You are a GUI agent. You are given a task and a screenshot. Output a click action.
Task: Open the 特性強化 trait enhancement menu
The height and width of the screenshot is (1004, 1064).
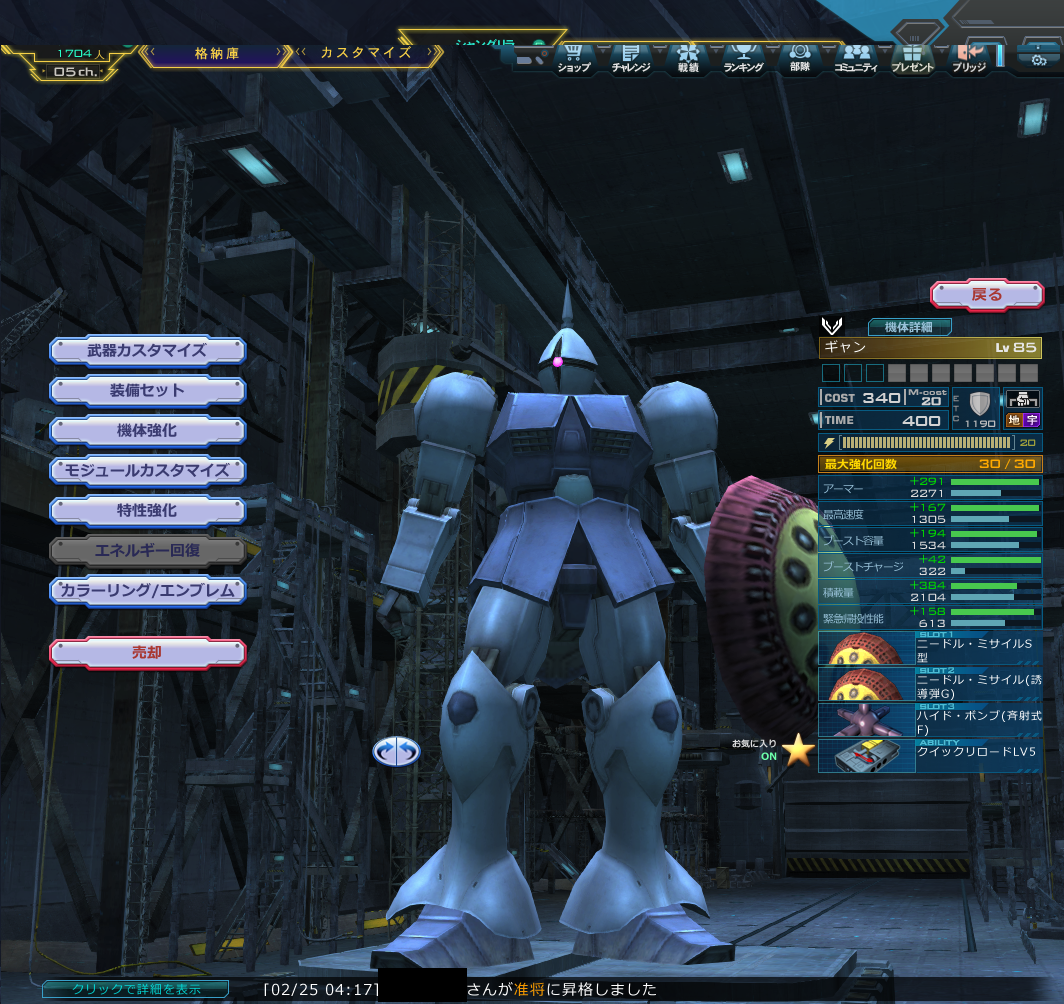pyautogui.click(x=147, y=511)
